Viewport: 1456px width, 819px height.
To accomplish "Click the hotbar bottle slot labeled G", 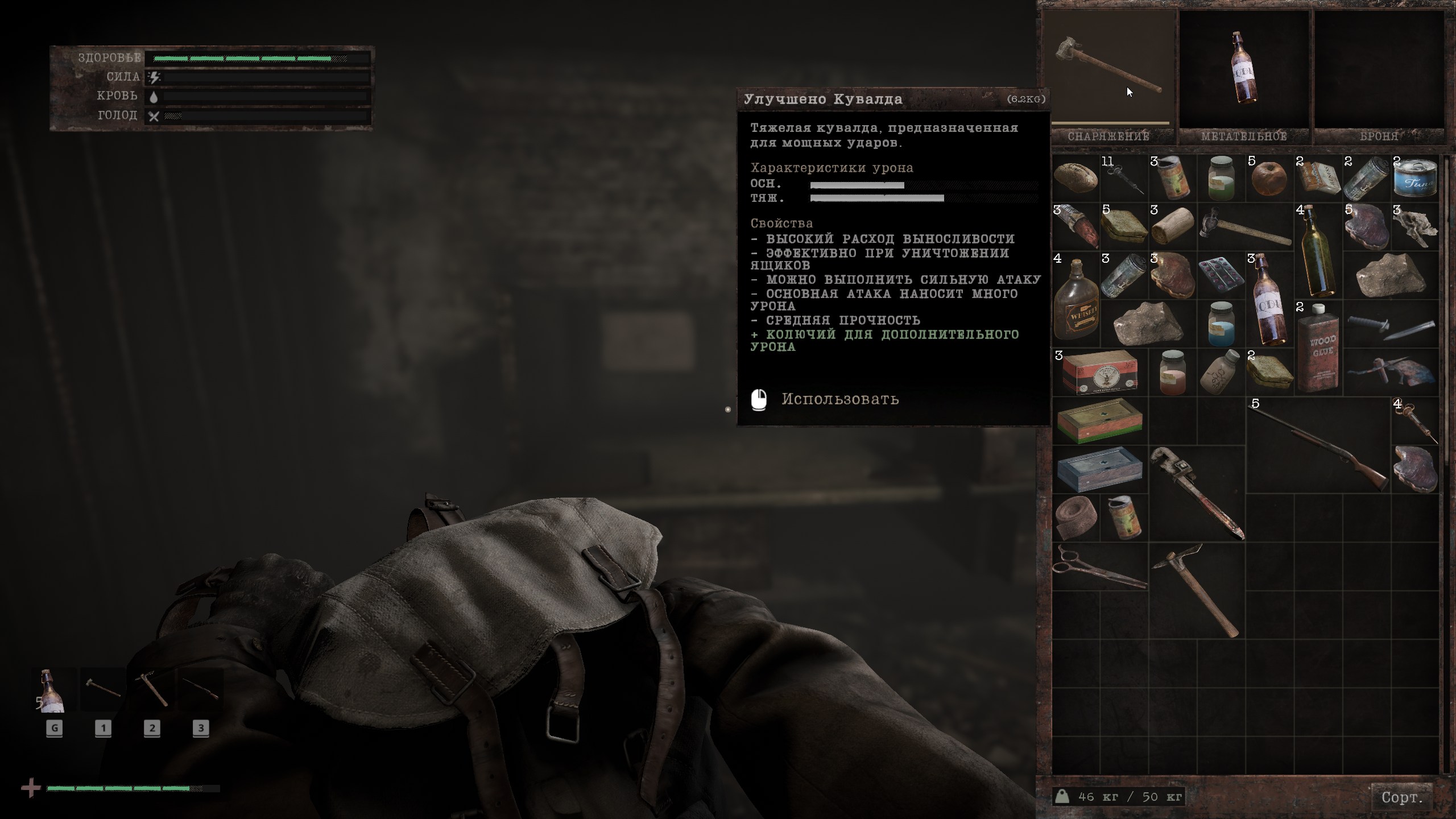I will pyautogui.click(x=54, y=690).
